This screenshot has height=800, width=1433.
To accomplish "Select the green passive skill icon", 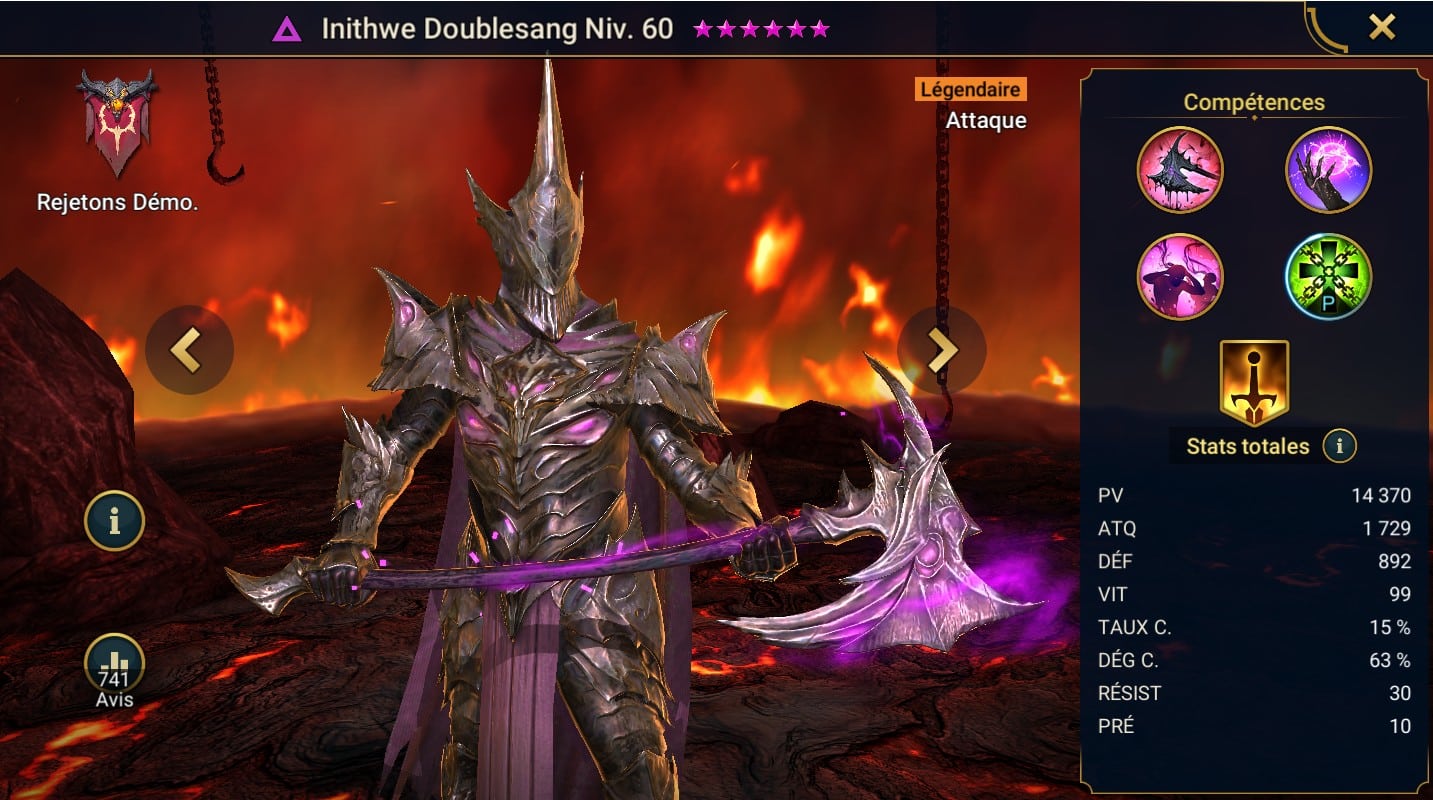I will pos(1328,277).
